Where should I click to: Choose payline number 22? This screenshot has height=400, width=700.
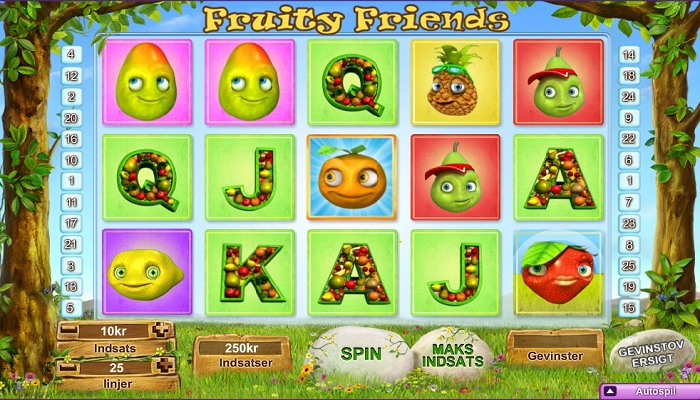pyautogui.click(x=628, y=139)
